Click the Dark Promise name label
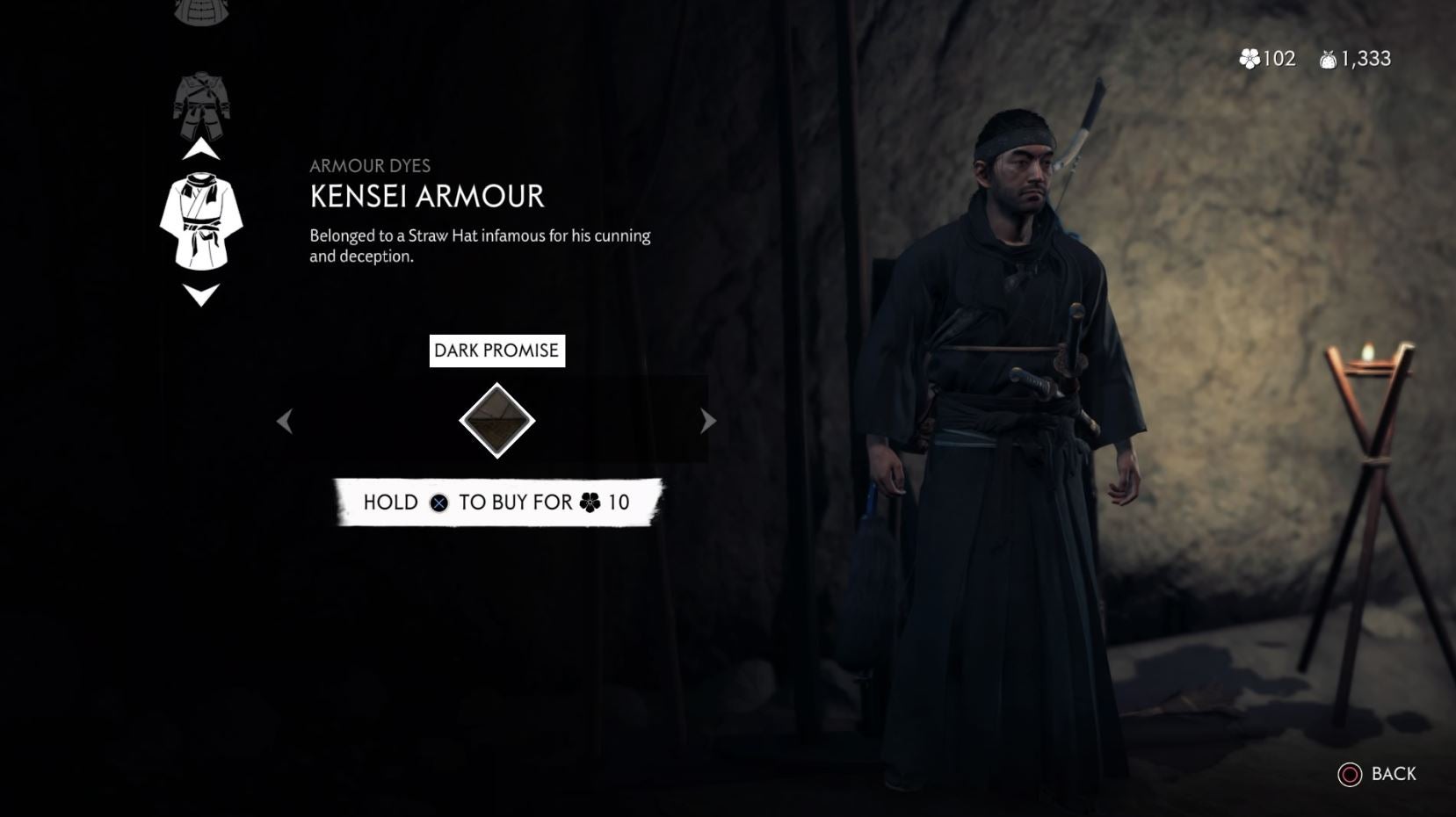This screenshot has width=1456, height=817. coord(497,351)
